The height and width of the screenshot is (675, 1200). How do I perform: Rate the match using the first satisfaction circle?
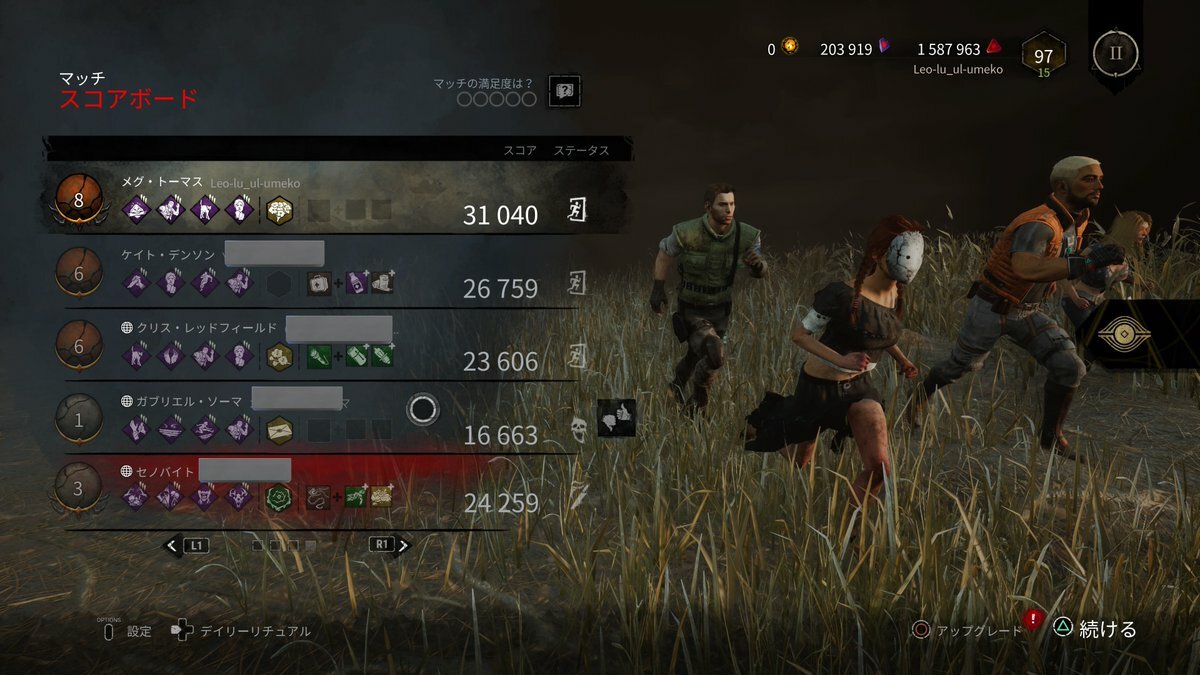pyautogui.click(x=465, y=99)
